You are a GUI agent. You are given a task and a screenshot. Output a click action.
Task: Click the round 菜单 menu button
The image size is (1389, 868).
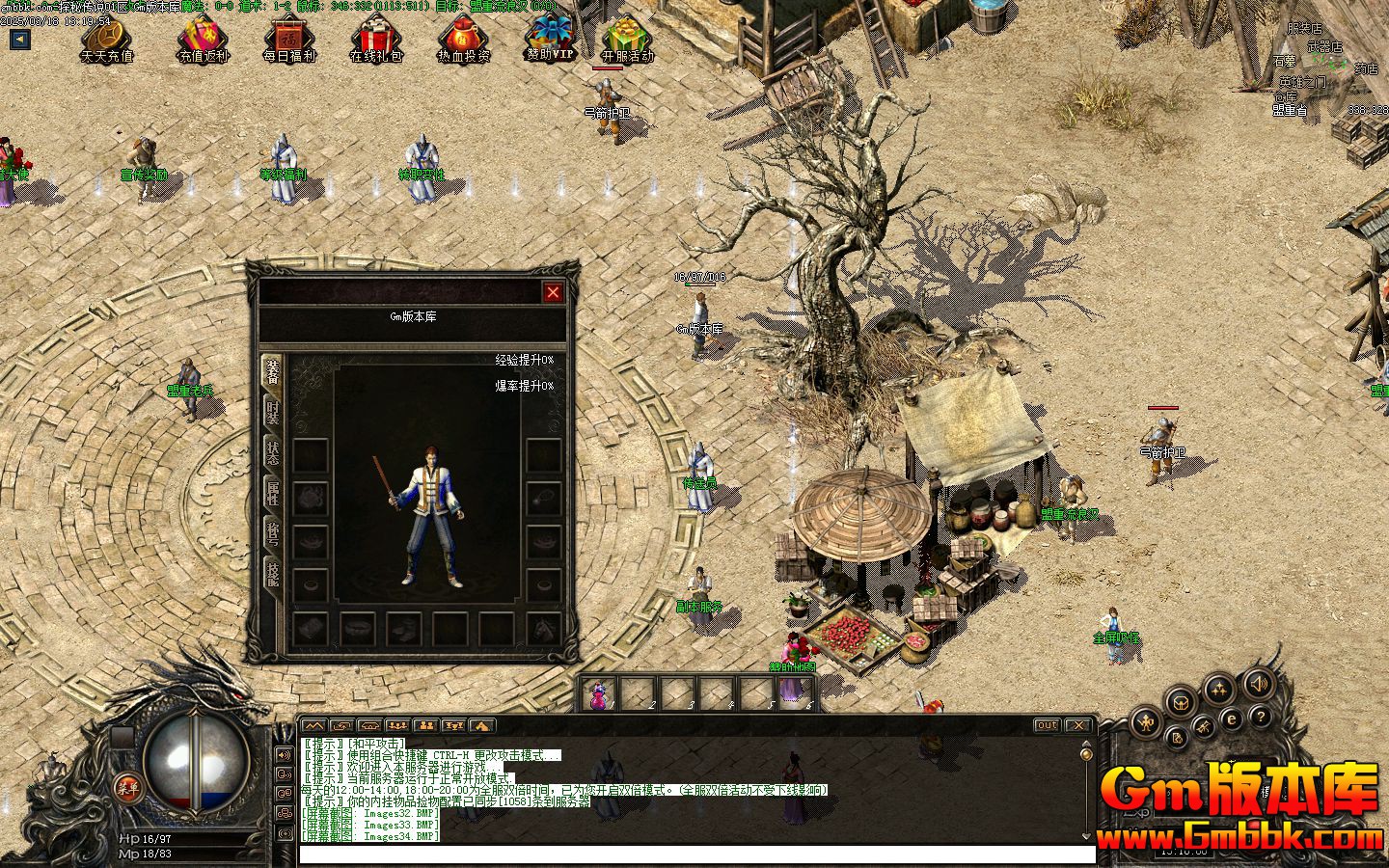point(128,787)
